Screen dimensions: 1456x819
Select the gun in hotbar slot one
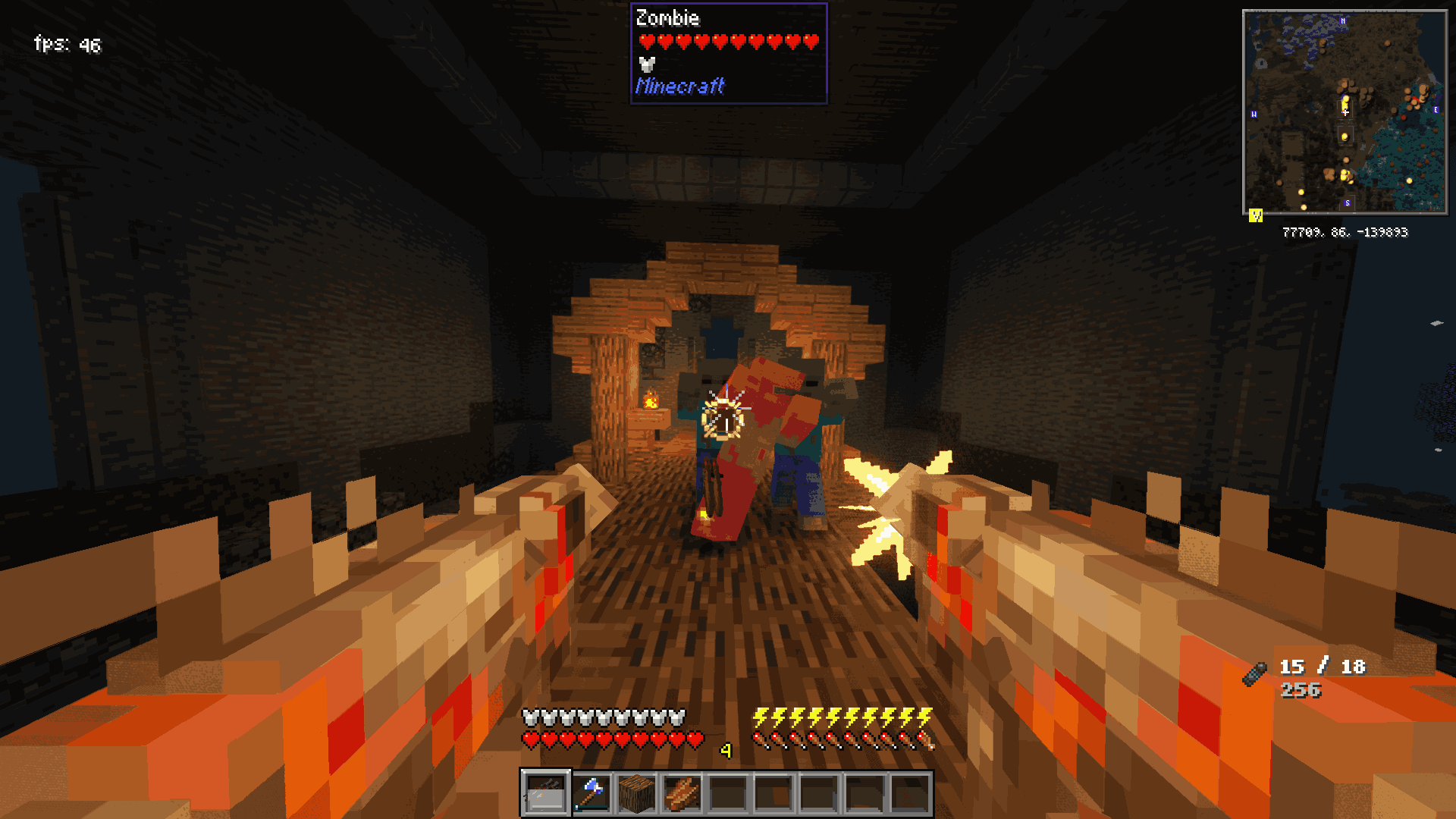pyautogui.click(x=546, y=793)
